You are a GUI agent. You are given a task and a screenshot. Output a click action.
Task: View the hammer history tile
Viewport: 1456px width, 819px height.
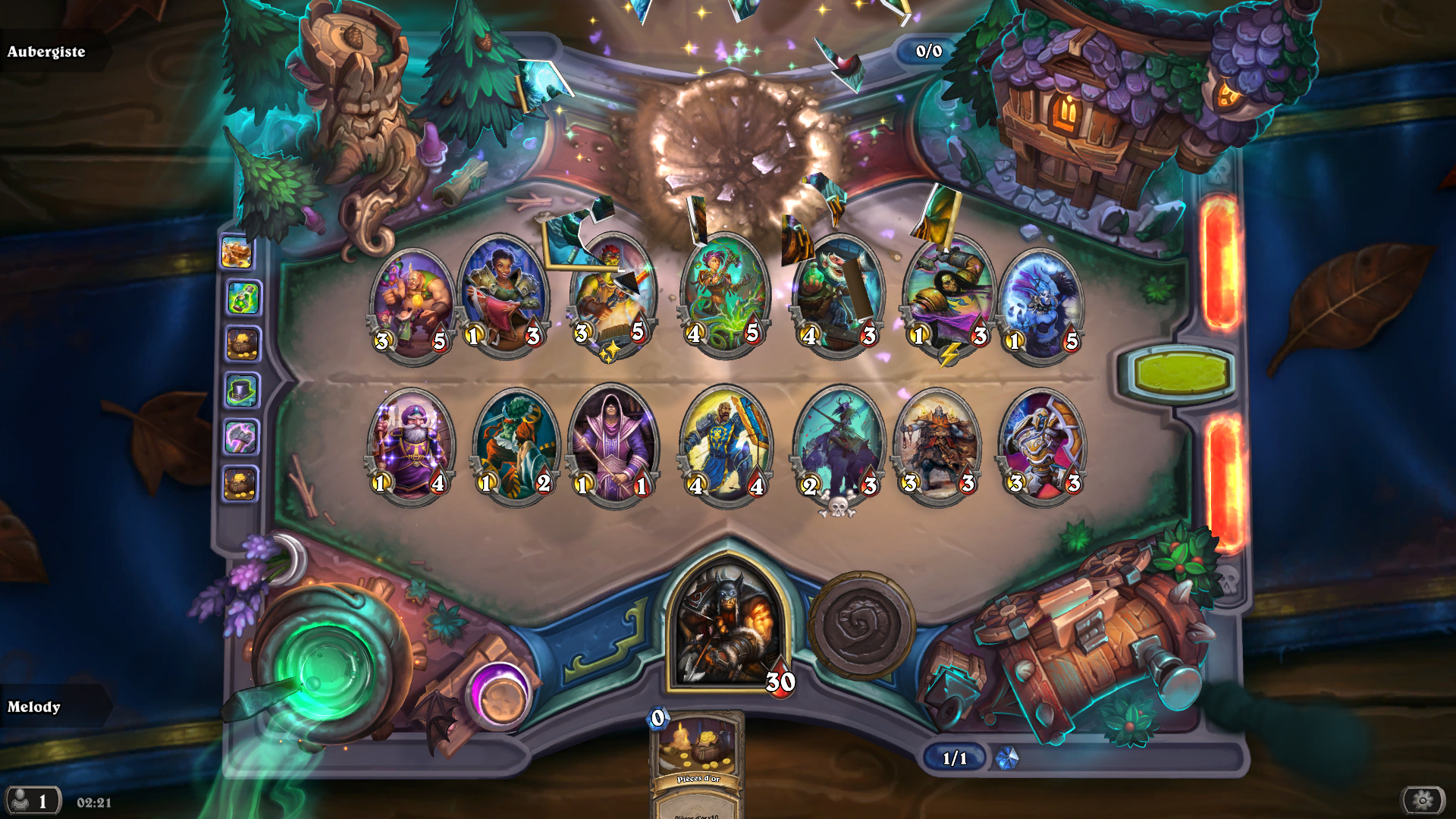click(x=242, y=438)
